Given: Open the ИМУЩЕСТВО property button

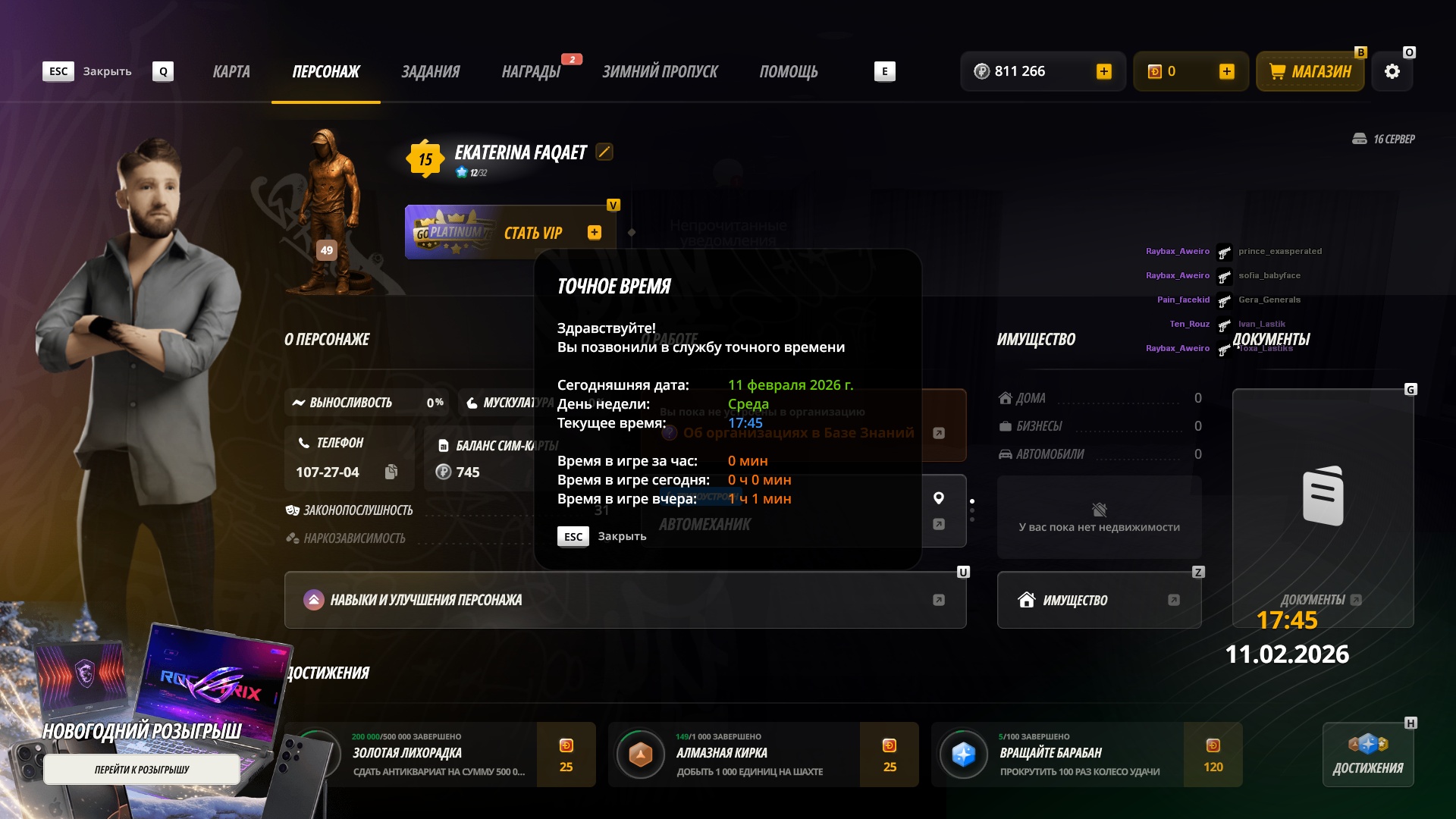Looking at the screenshot, I should (x=1099, y=600).
